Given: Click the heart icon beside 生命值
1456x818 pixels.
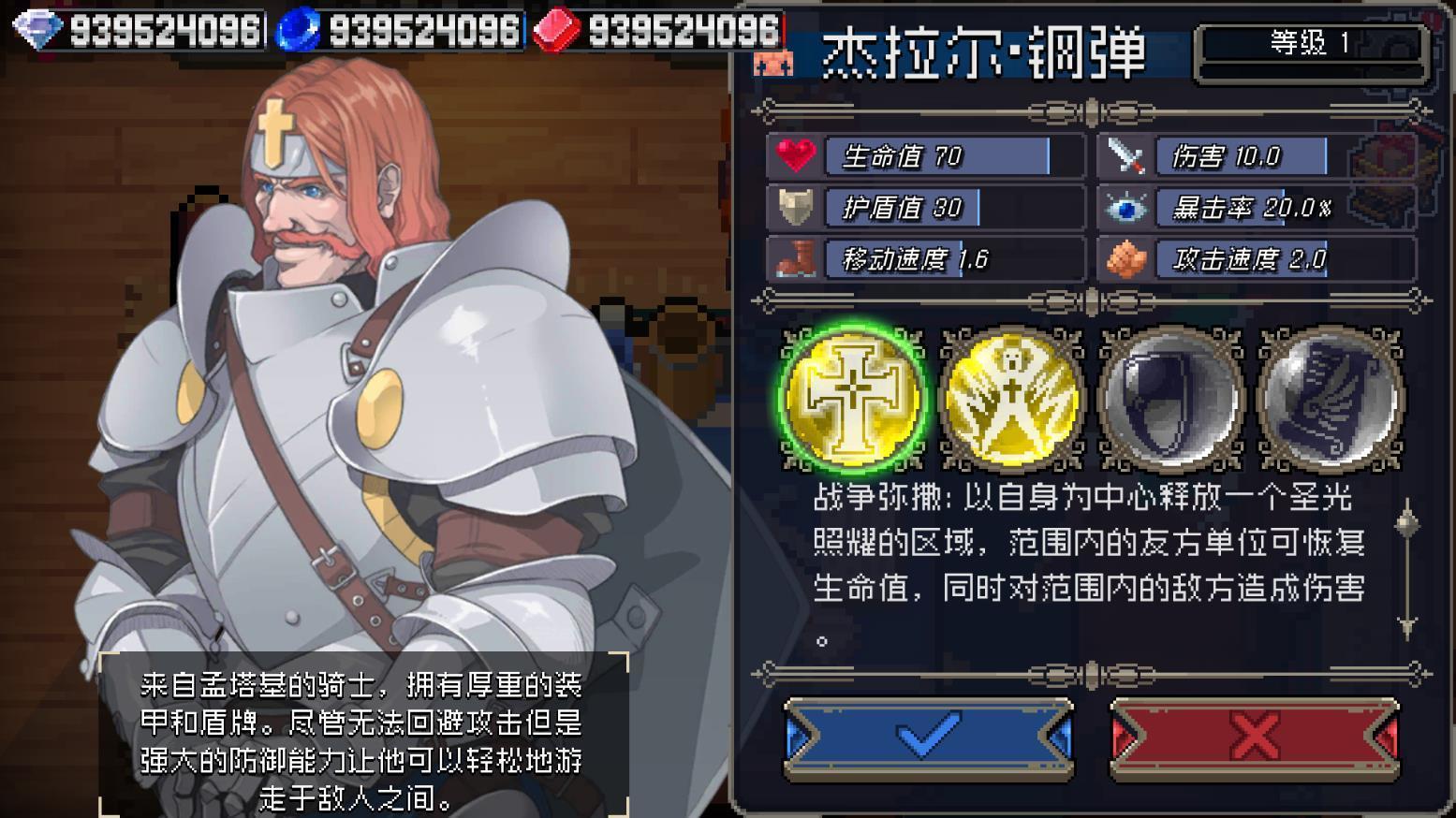Looking at the screenshot, I should pos(795,156).
